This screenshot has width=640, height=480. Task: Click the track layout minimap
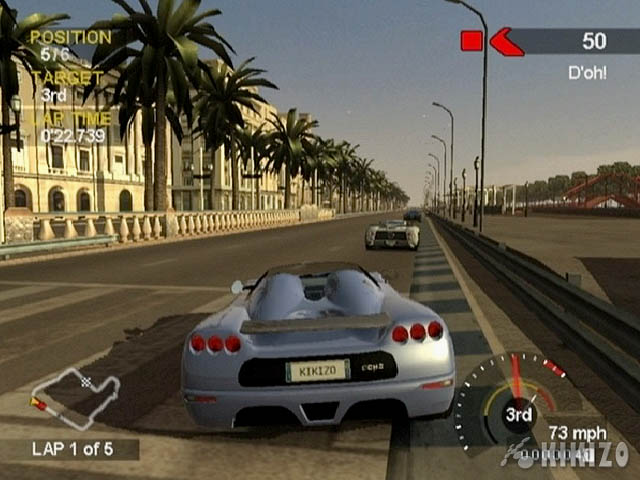75,393
